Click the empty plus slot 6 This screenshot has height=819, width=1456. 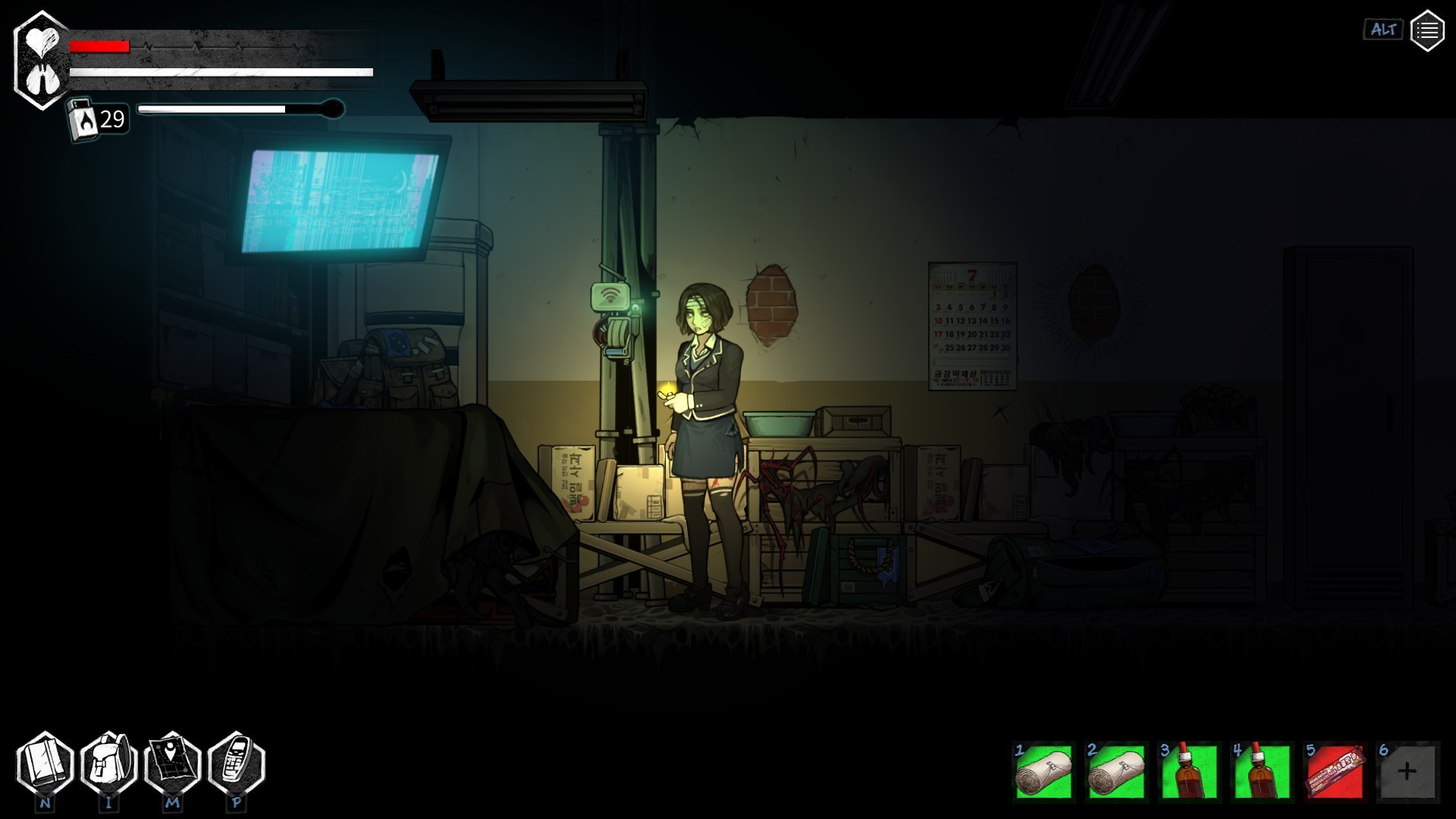click(x=1407, y=772)
